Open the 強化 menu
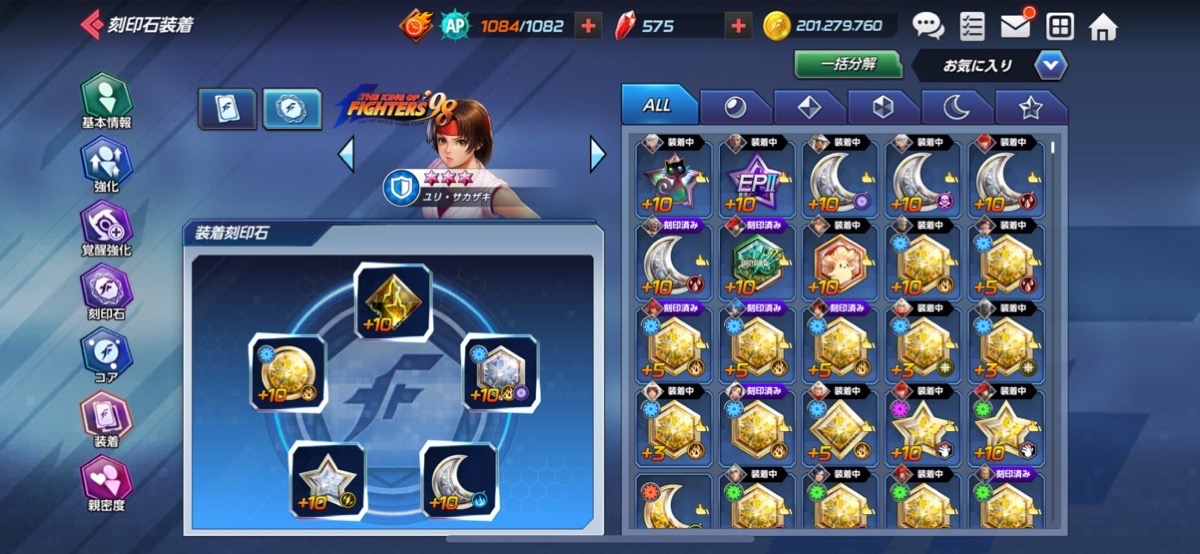 click(x=106, y=165)
